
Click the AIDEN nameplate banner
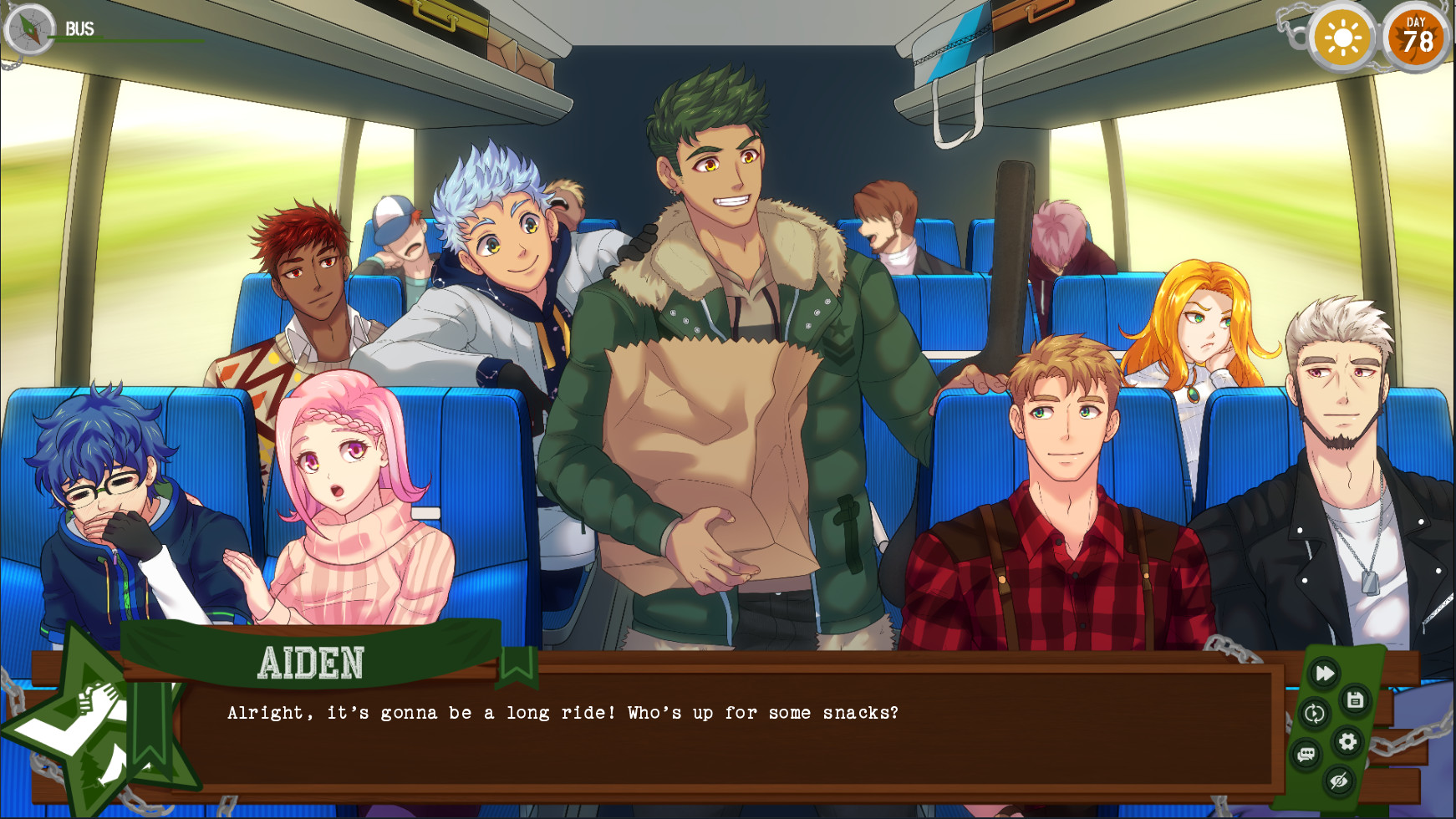click(x=309, y=660)
